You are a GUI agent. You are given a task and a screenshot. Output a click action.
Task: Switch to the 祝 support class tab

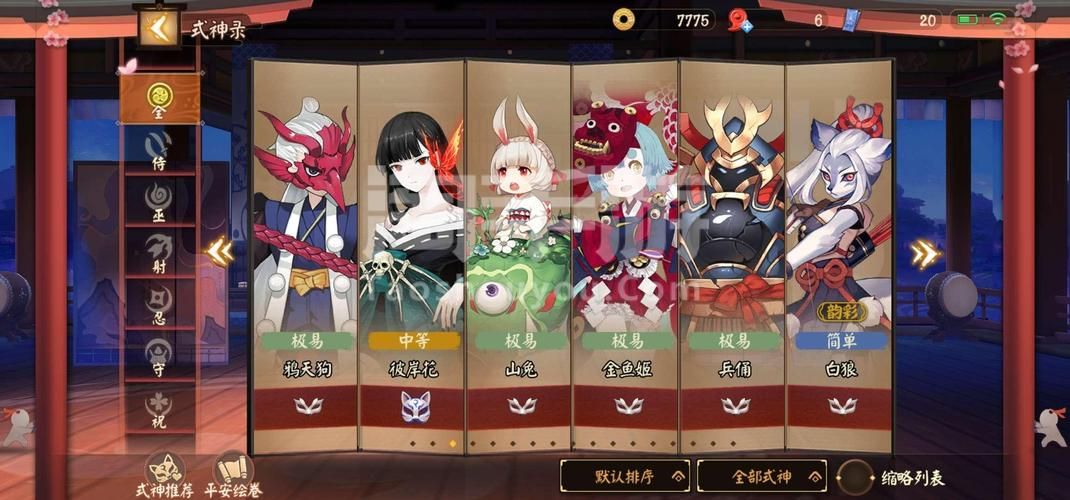coord(160,404)
